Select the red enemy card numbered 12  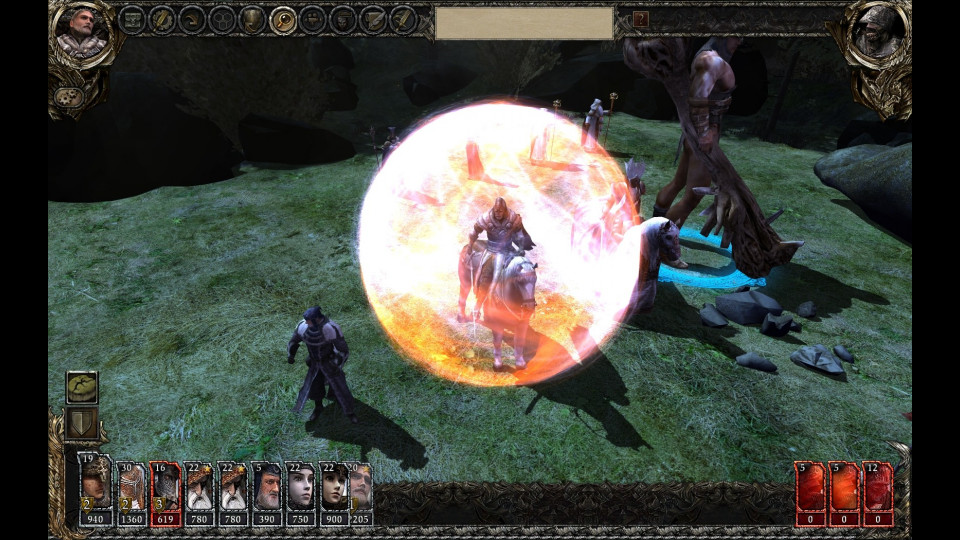[x=878, y=491]
